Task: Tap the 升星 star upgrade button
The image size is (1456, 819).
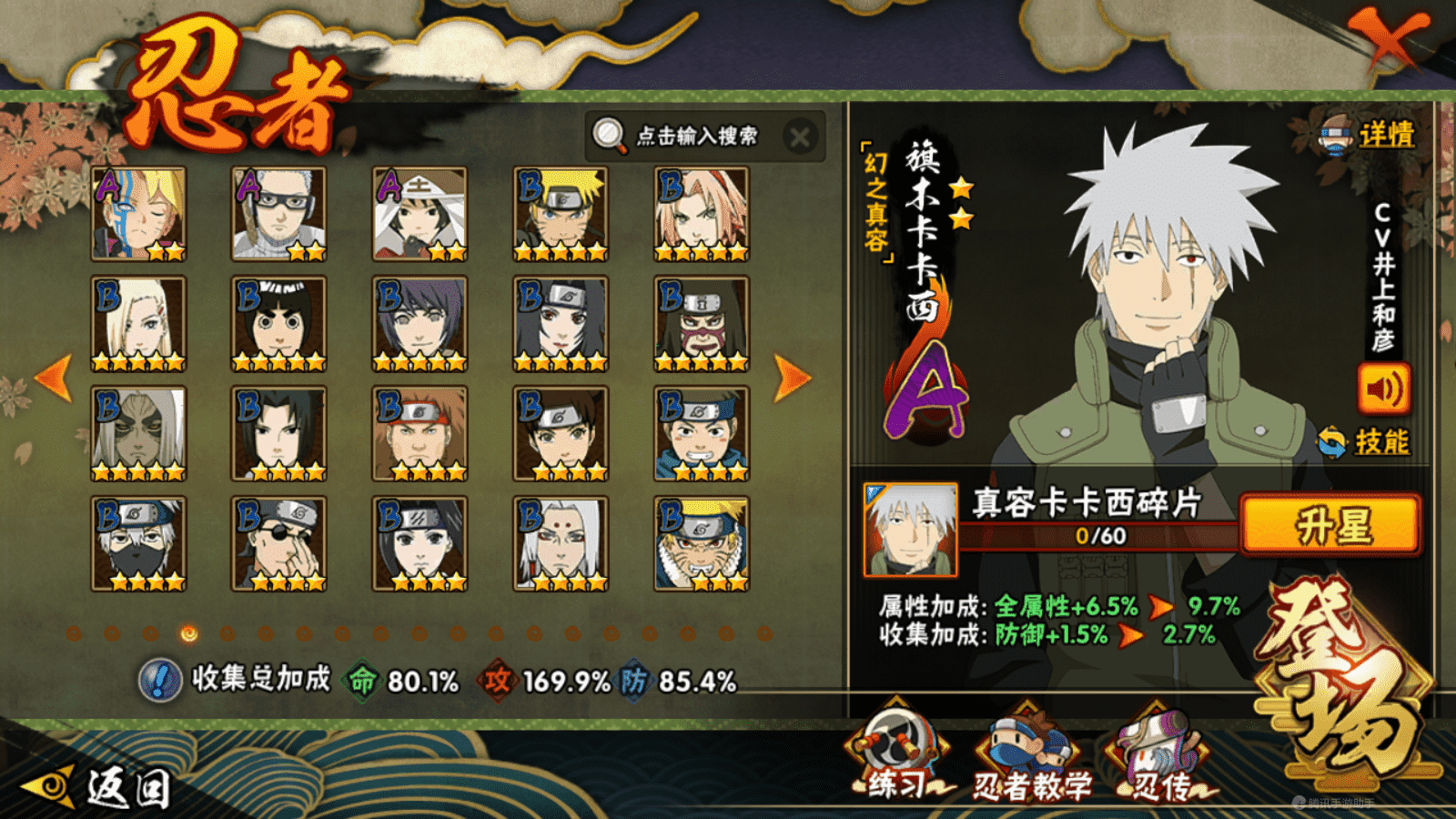Action: pos(1331,525)
